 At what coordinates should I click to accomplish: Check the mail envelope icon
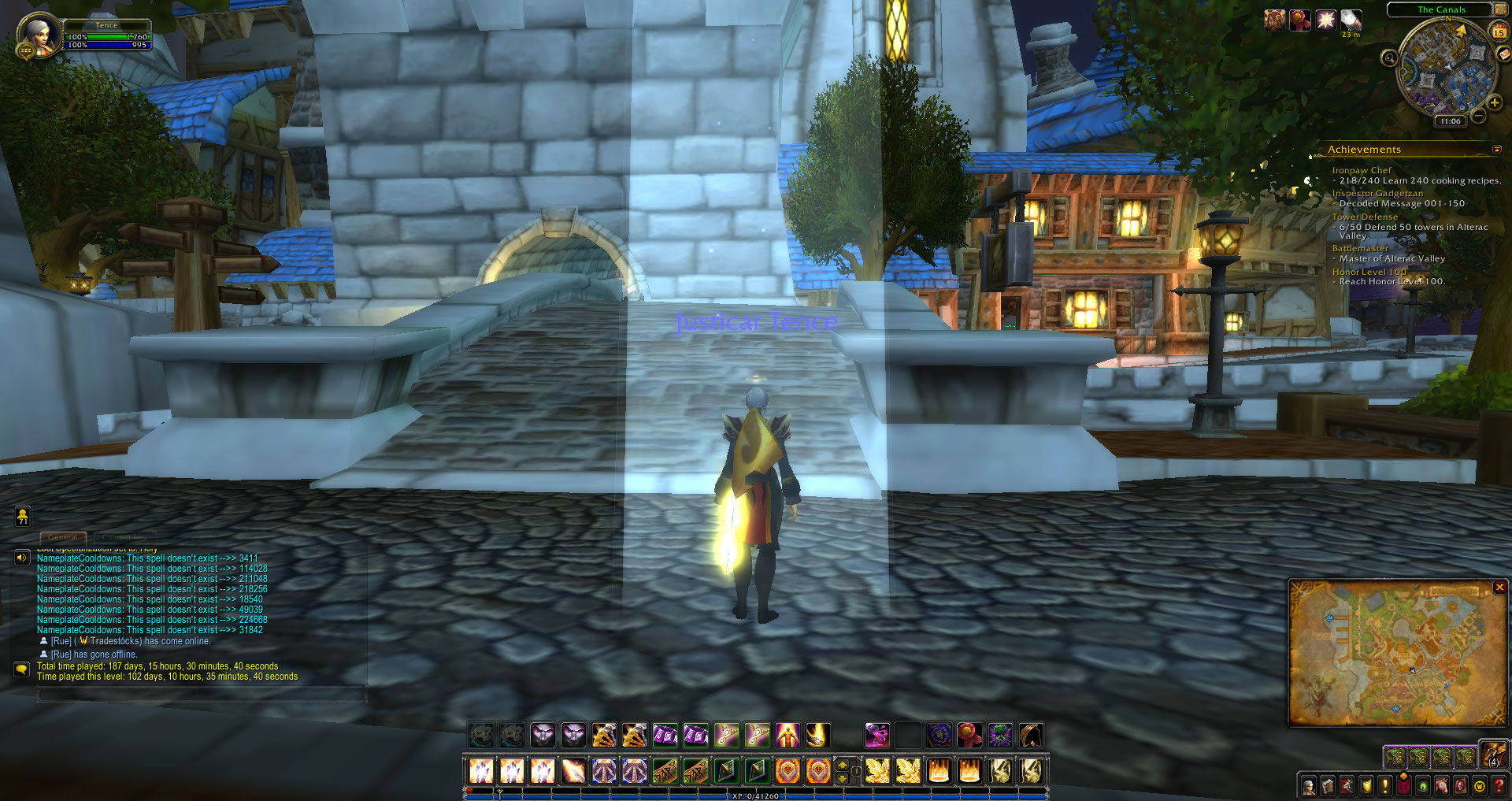pyautogui.click(x=1504, y=54)
